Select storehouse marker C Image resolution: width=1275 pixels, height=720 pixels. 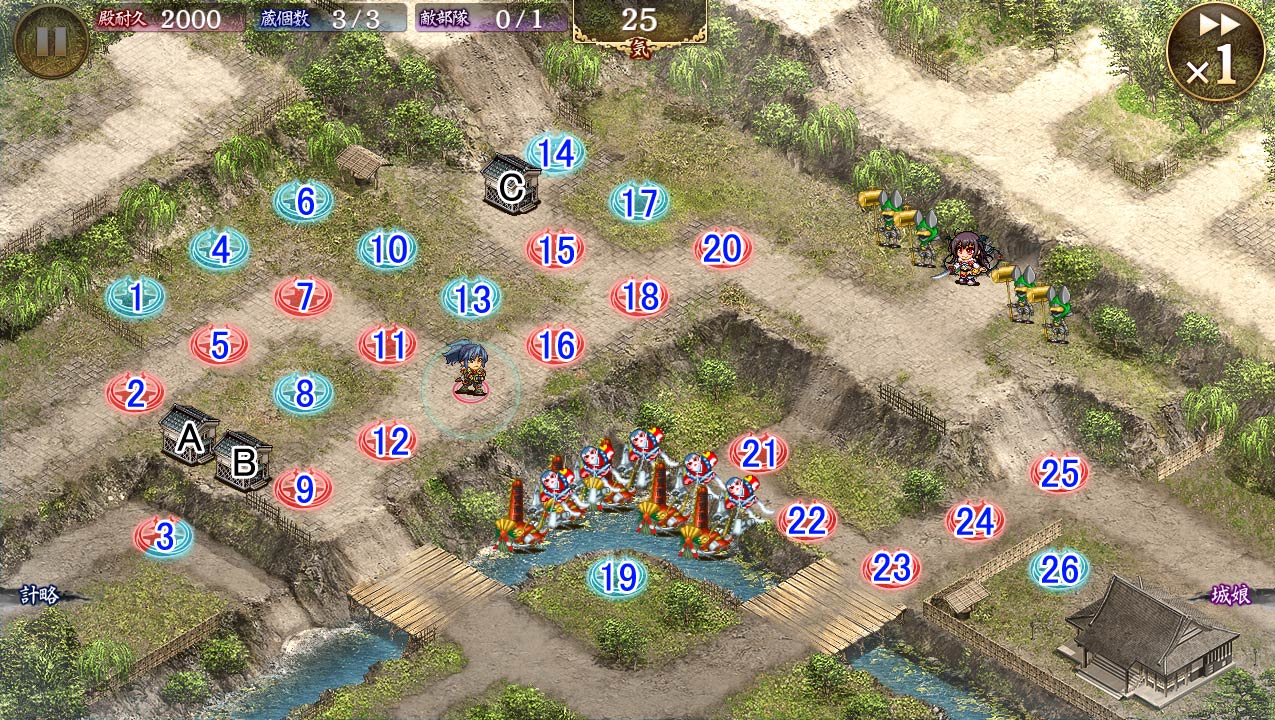(511, 185)
